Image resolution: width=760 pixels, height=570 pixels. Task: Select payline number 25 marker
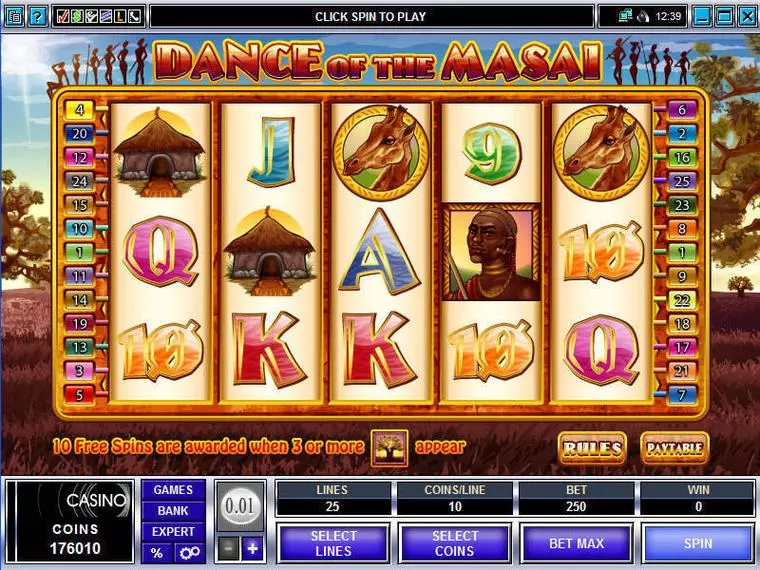pos(682,182)
